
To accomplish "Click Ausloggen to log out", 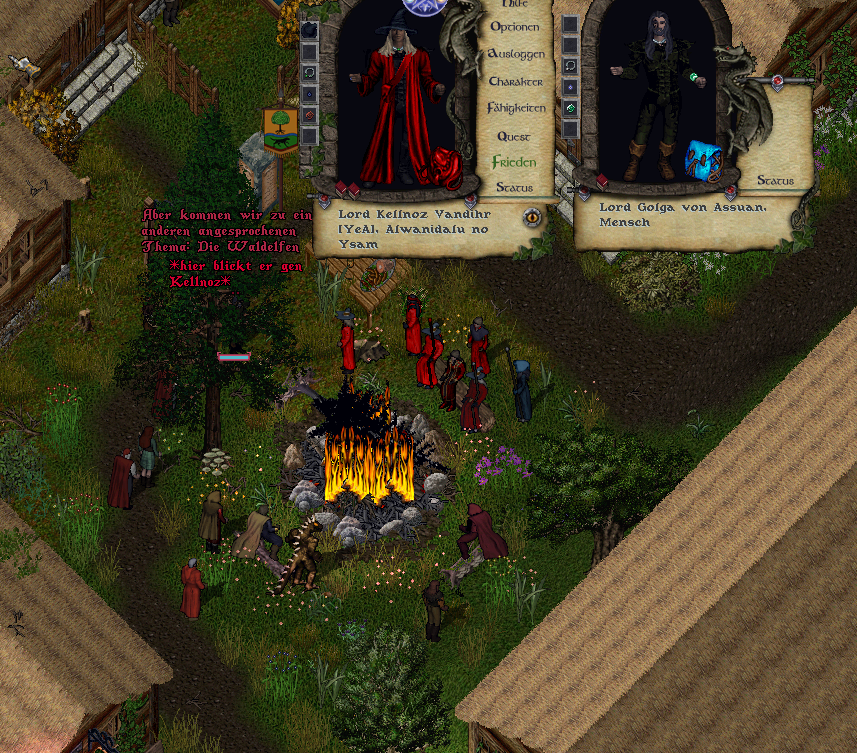I will pos(516,53).
